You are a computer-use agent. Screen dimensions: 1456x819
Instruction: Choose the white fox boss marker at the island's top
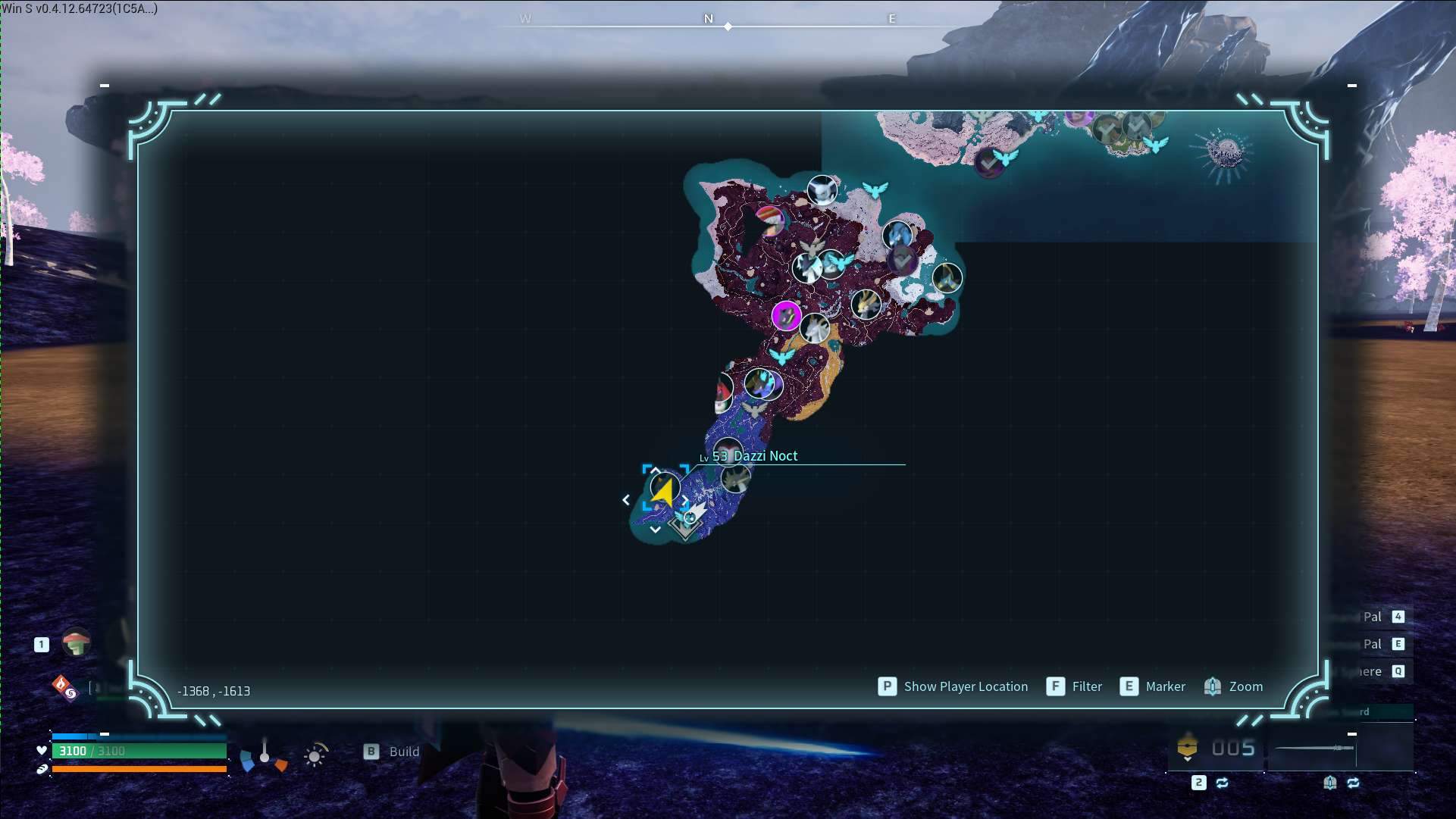pos(822,190)
